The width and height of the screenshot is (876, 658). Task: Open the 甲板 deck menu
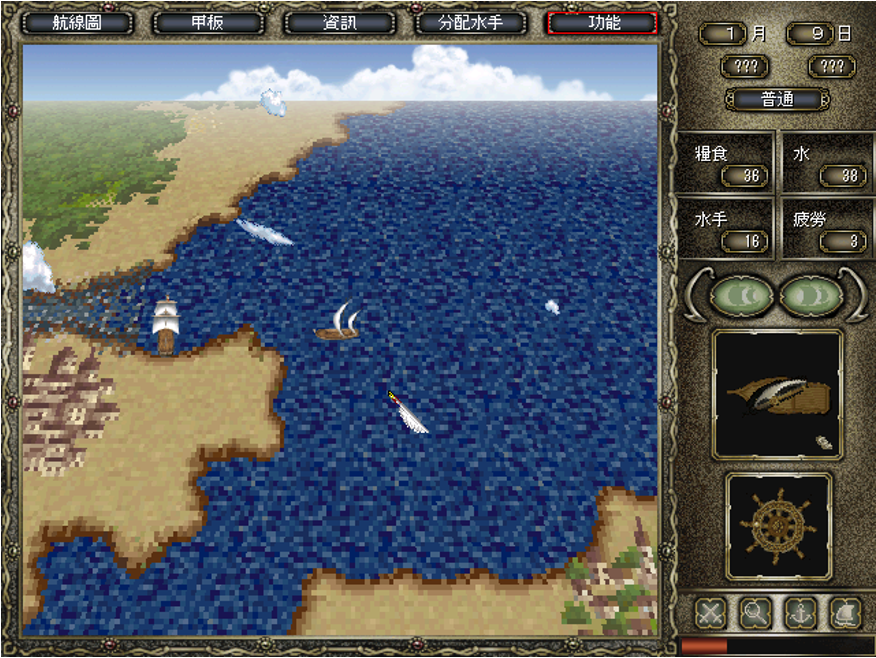click(x=208, y=22)
